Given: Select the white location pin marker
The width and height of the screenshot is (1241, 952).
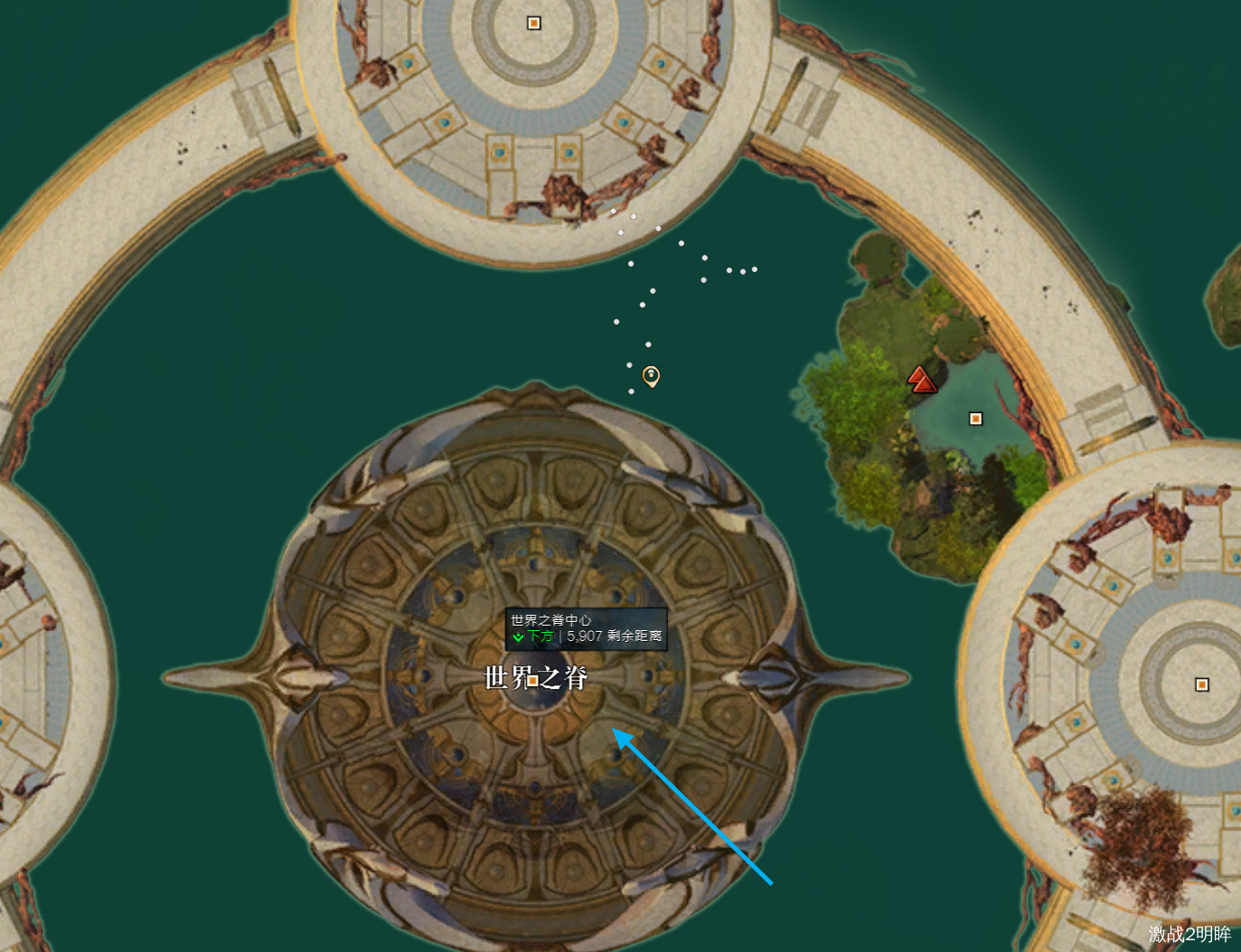Looking at the screenshot, I should click(651, 375).
